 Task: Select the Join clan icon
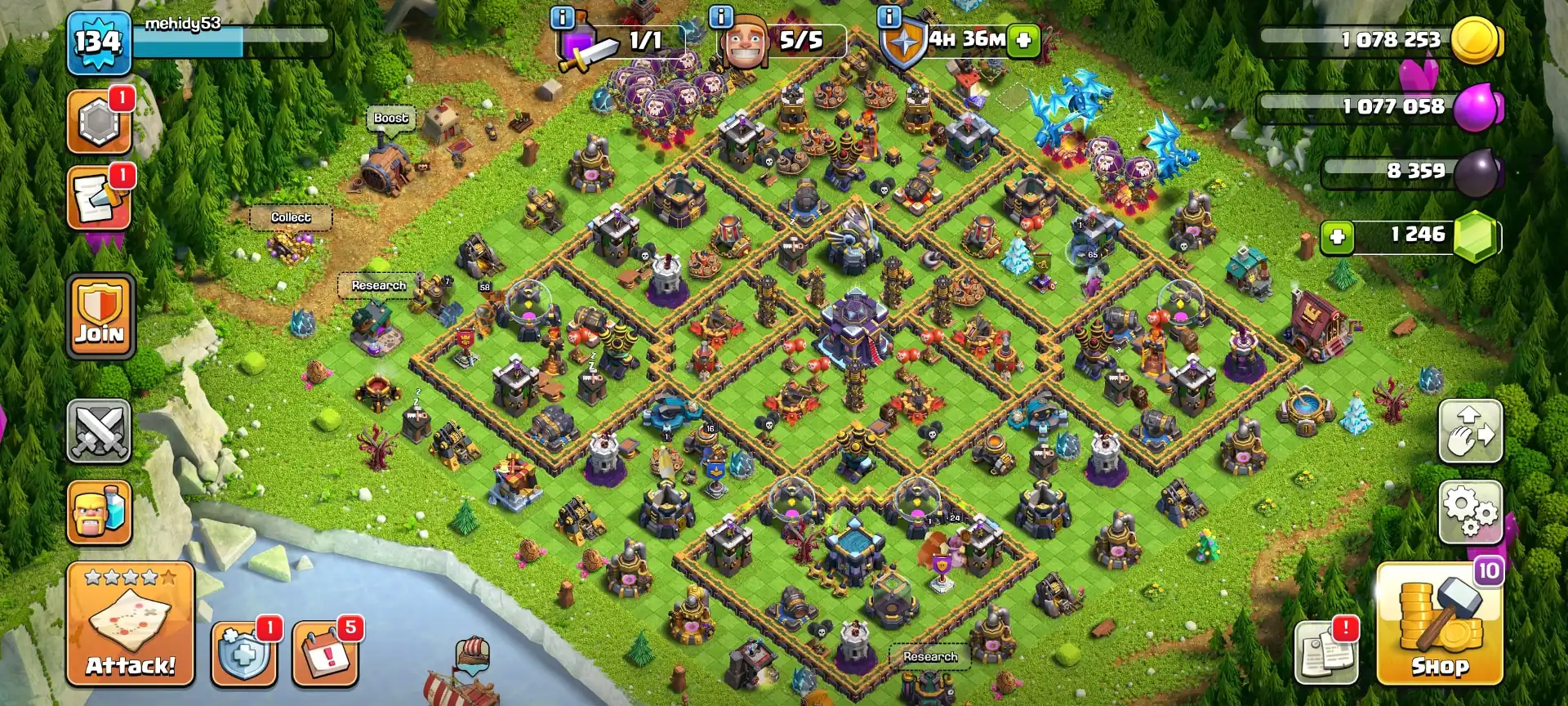[x=98, y=315]
